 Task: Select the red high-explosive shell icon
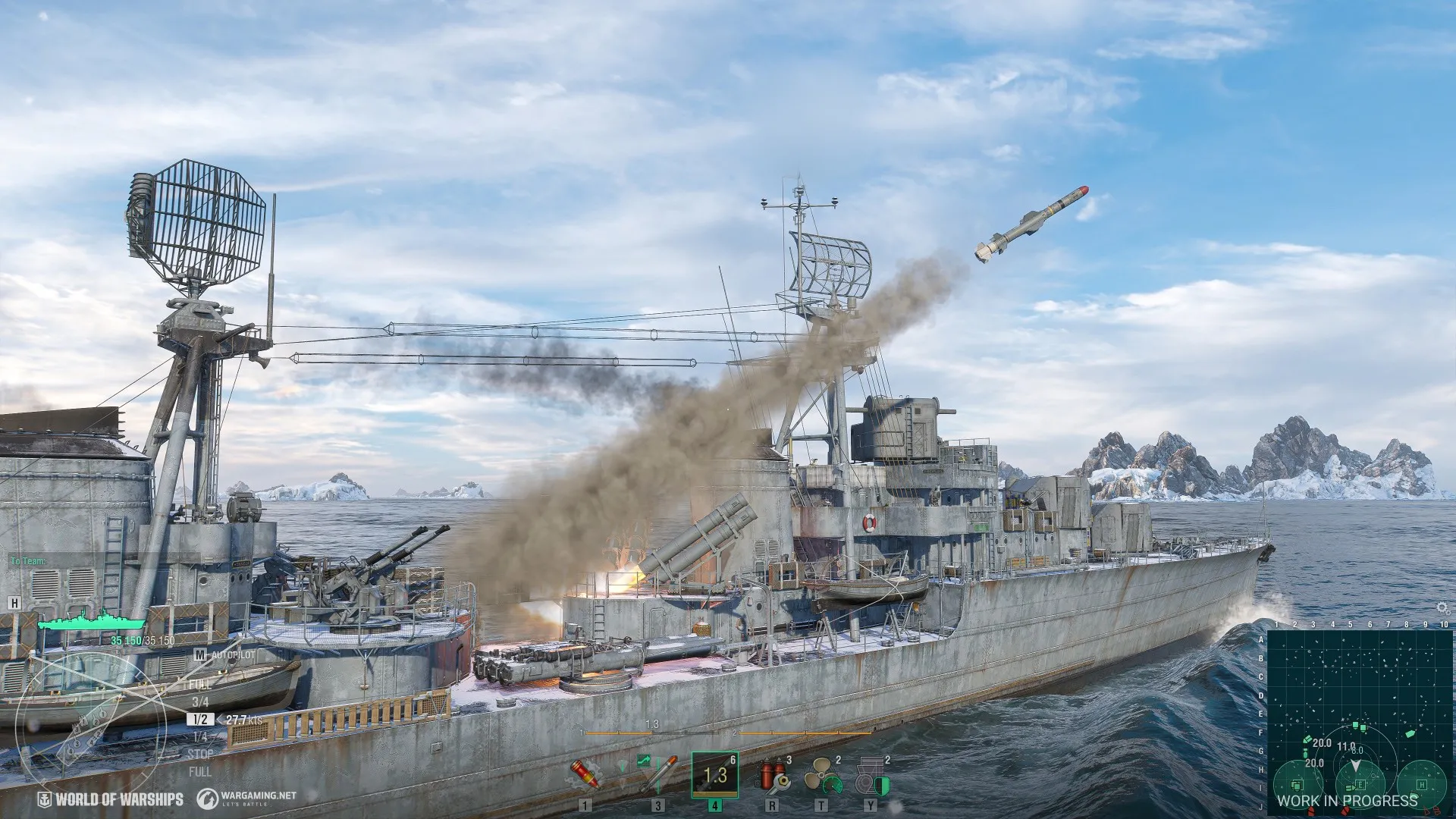tap(585, 775)
